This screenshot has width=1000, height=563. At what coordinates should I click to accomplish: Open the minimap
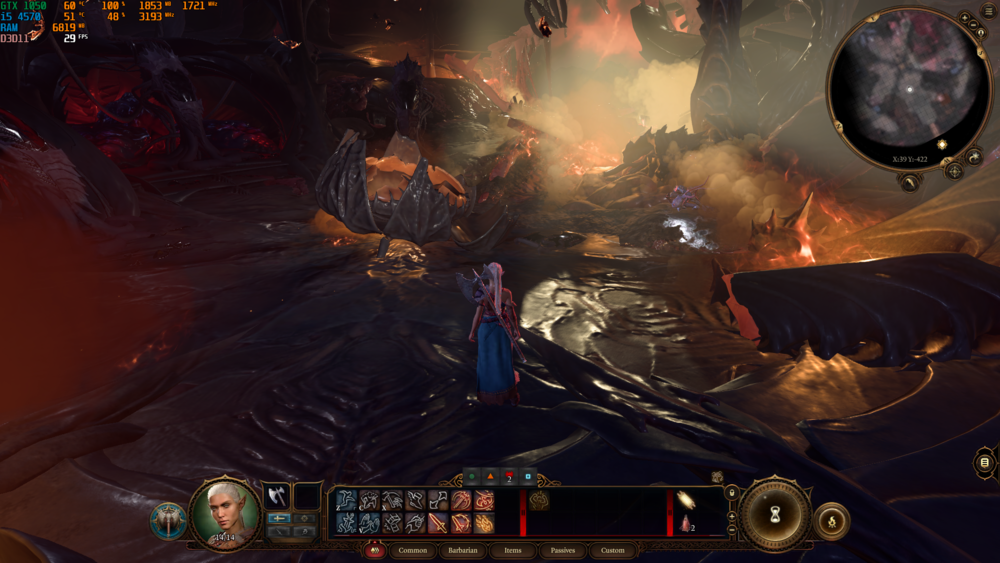pos(909,90)
